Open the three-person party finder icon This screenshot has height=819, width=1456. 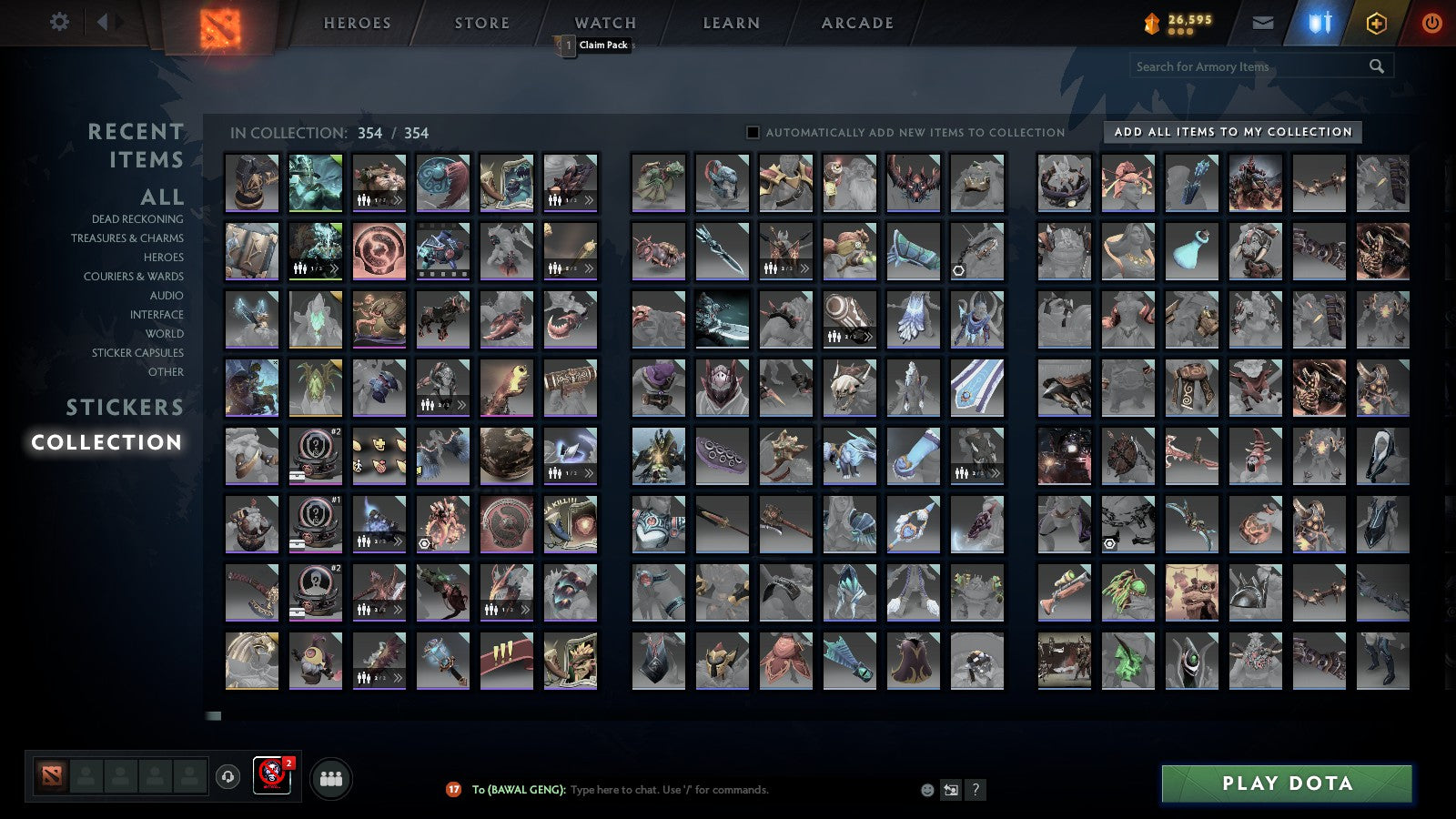[331, 778]
